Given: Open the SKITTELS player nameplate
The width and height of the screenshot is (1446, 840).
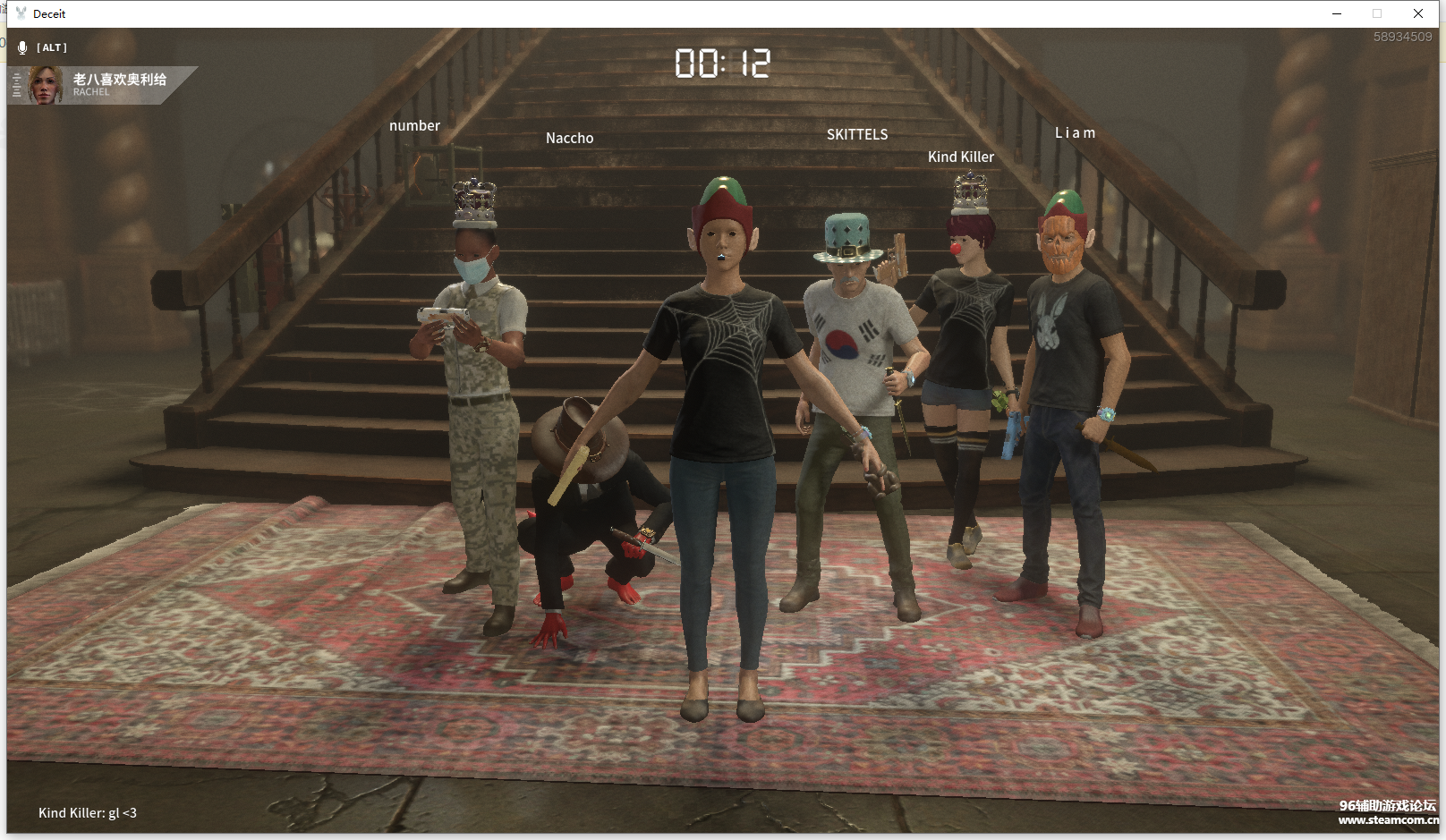Looking at the screenshot, I should 857,134.
